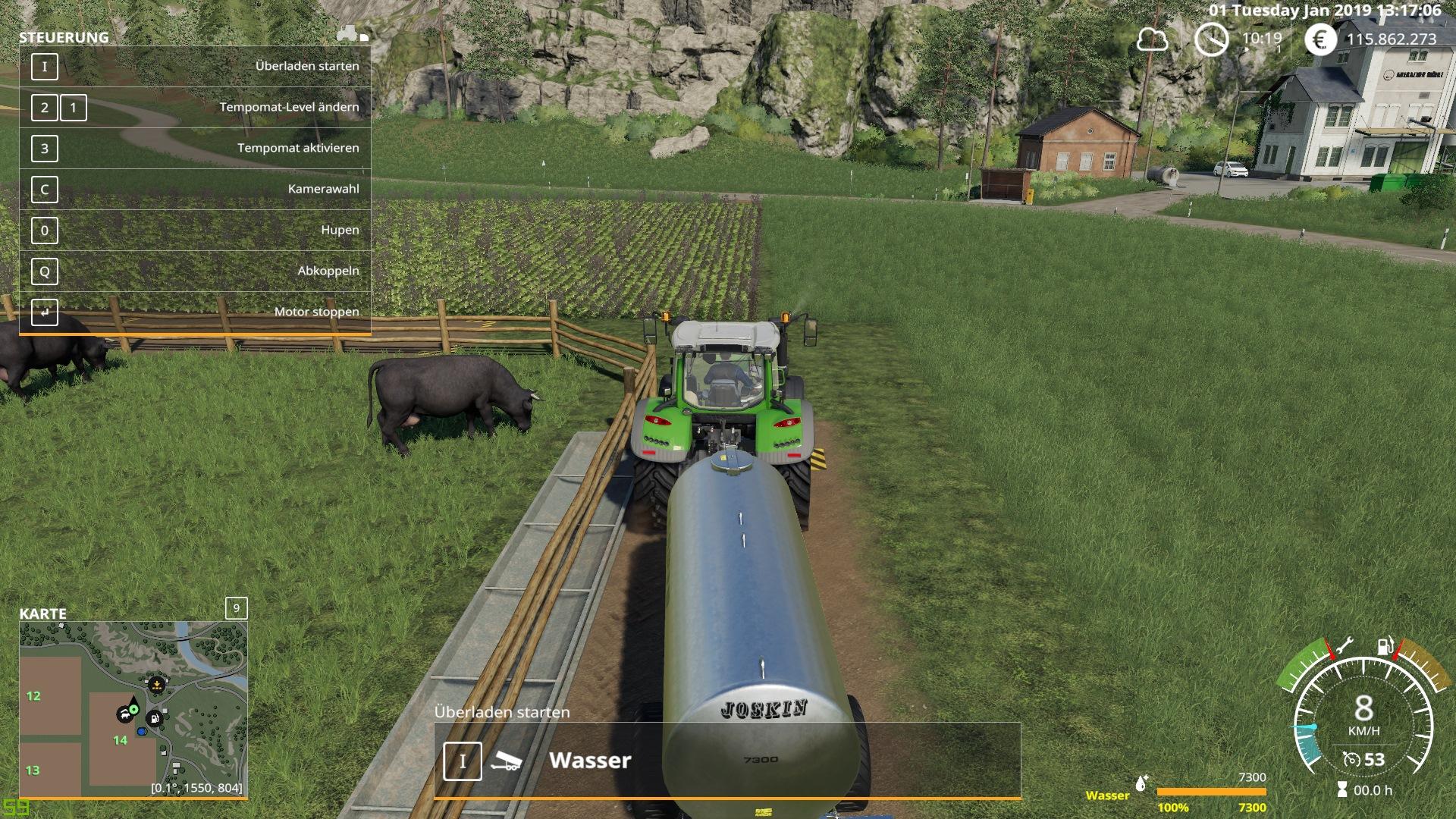Select the Überladen starten row in Steuerung
The width and height of the screenshot is (1456, 819).
195,67
